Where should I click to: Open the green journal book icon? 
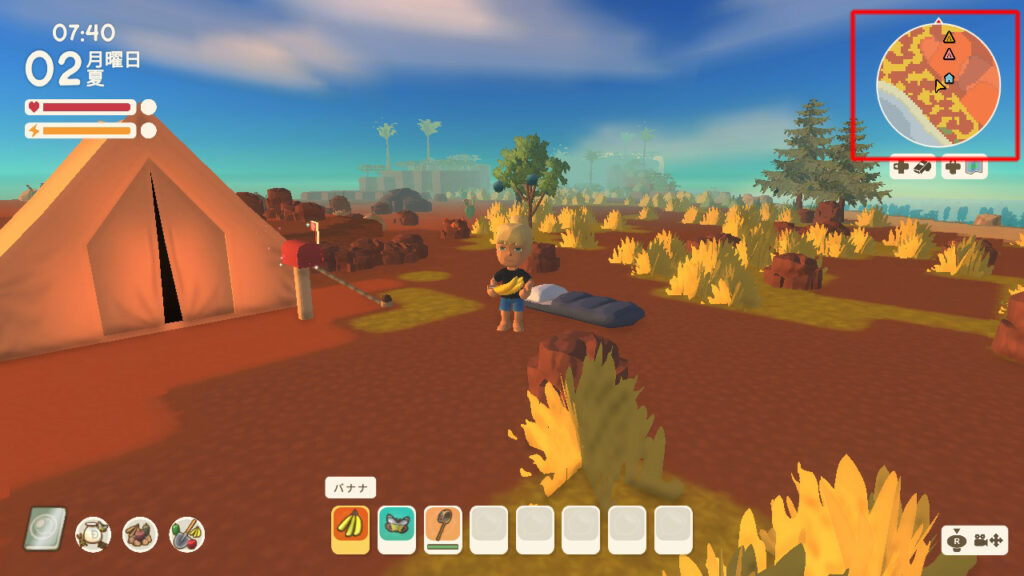44,529
